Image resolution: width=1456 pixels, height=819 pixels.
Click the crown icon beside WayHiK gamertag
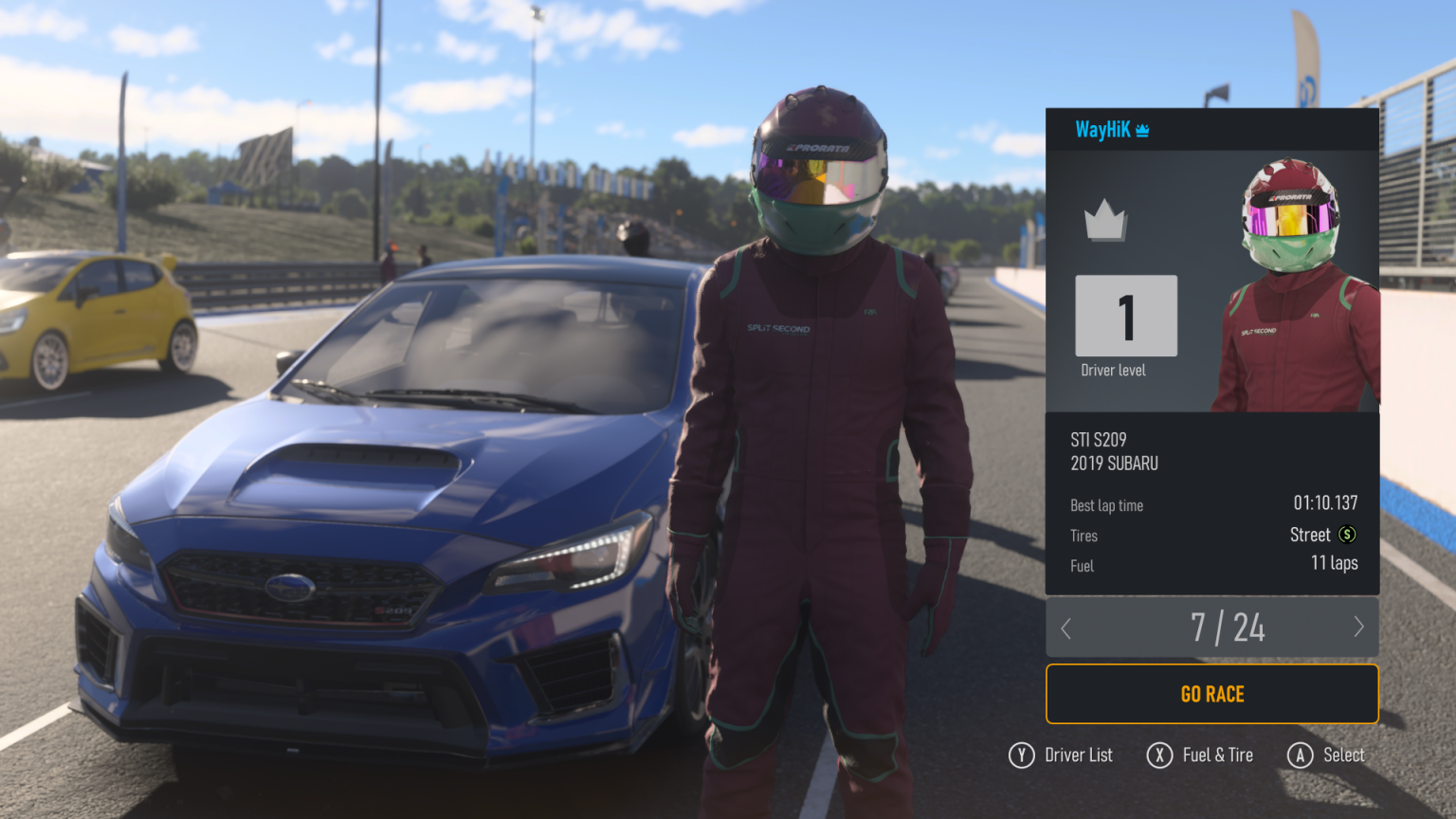tap(1144, 130)
